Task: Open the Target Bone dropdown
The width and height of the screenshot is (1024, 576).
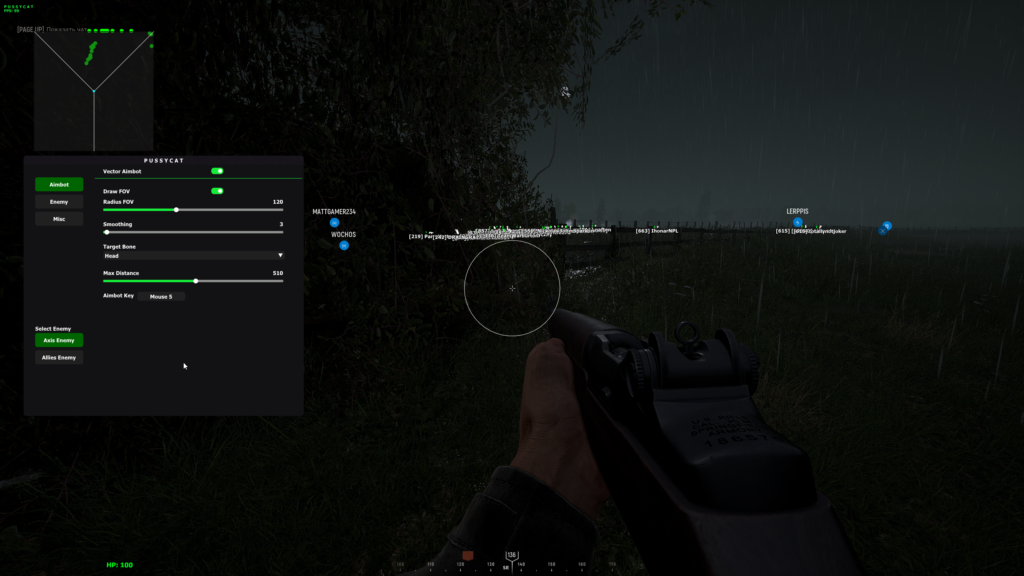Action: pyautogui.click(x=193, y=256)
